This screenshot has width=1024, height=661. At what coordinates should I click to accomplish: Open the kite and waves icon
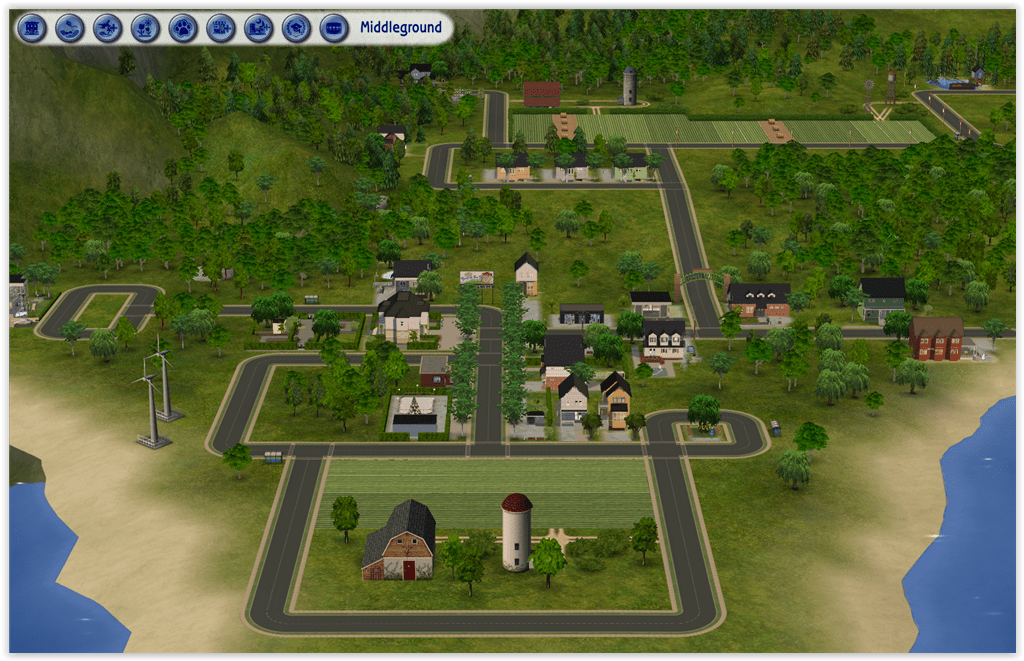(x=70, y=28)
